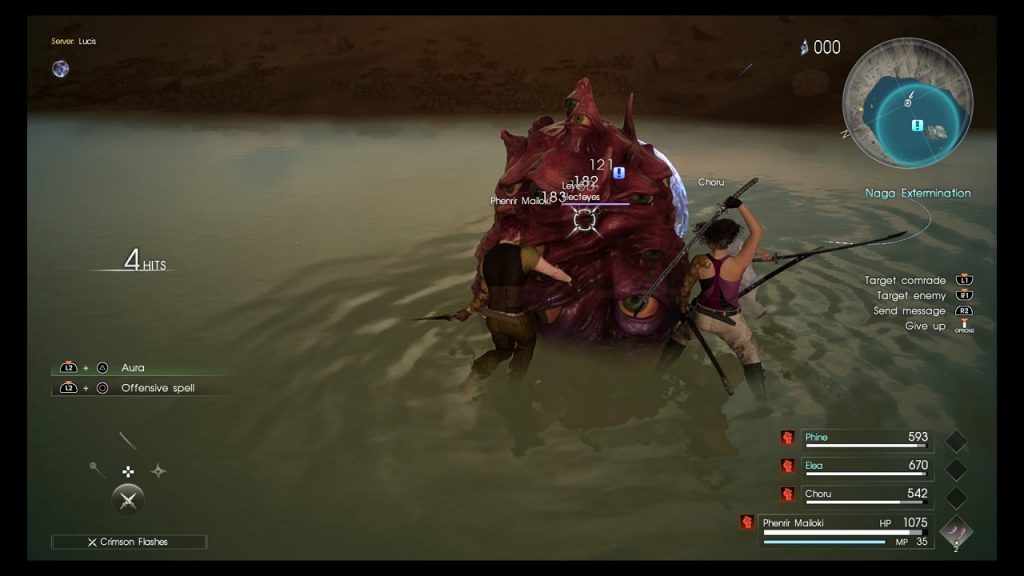
Task: Select the crossed daggers weapon slot
Action: tap(128, 499)
